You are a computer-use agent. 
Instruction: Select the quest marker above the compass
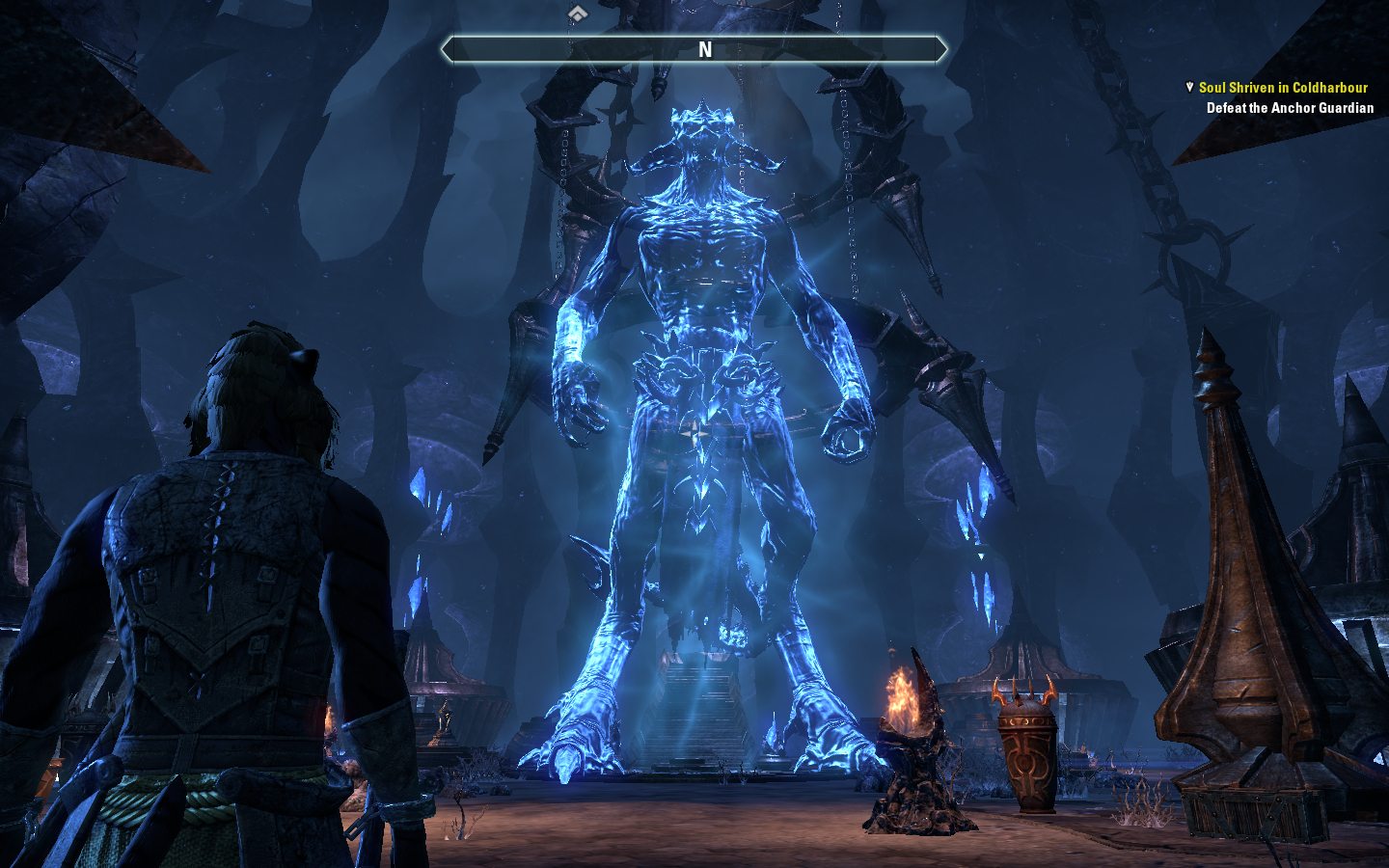[x=577, y=14]
